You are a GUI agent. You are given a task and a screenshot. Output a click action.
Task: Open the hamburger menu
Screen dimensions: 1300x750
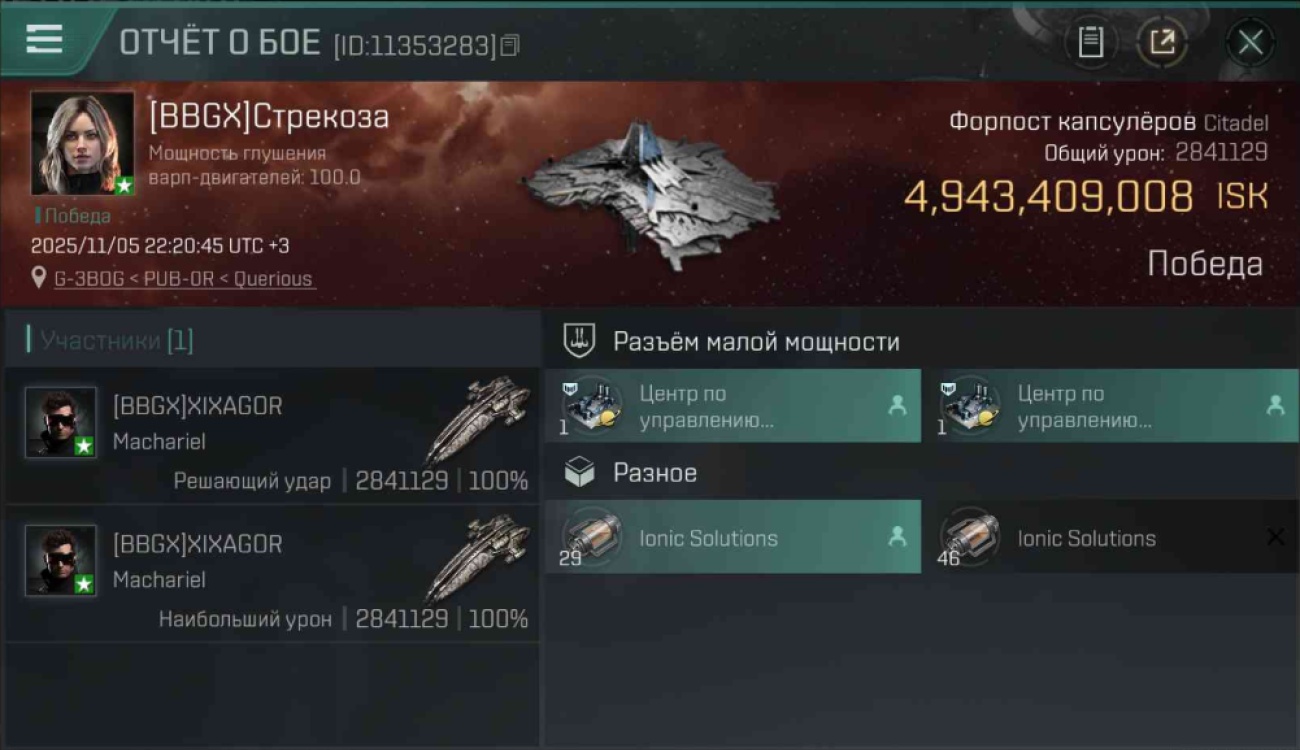pos(40,40)
